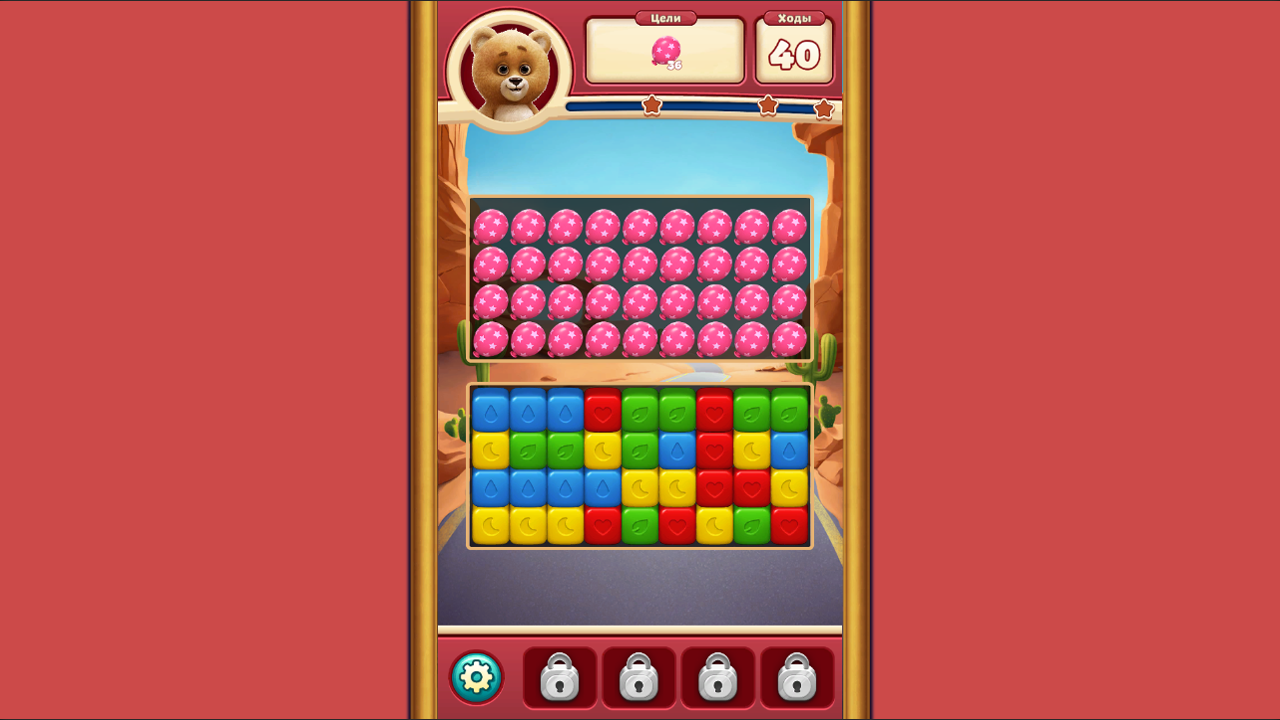
Task: Click the Ходы header label
Action: 796,16
